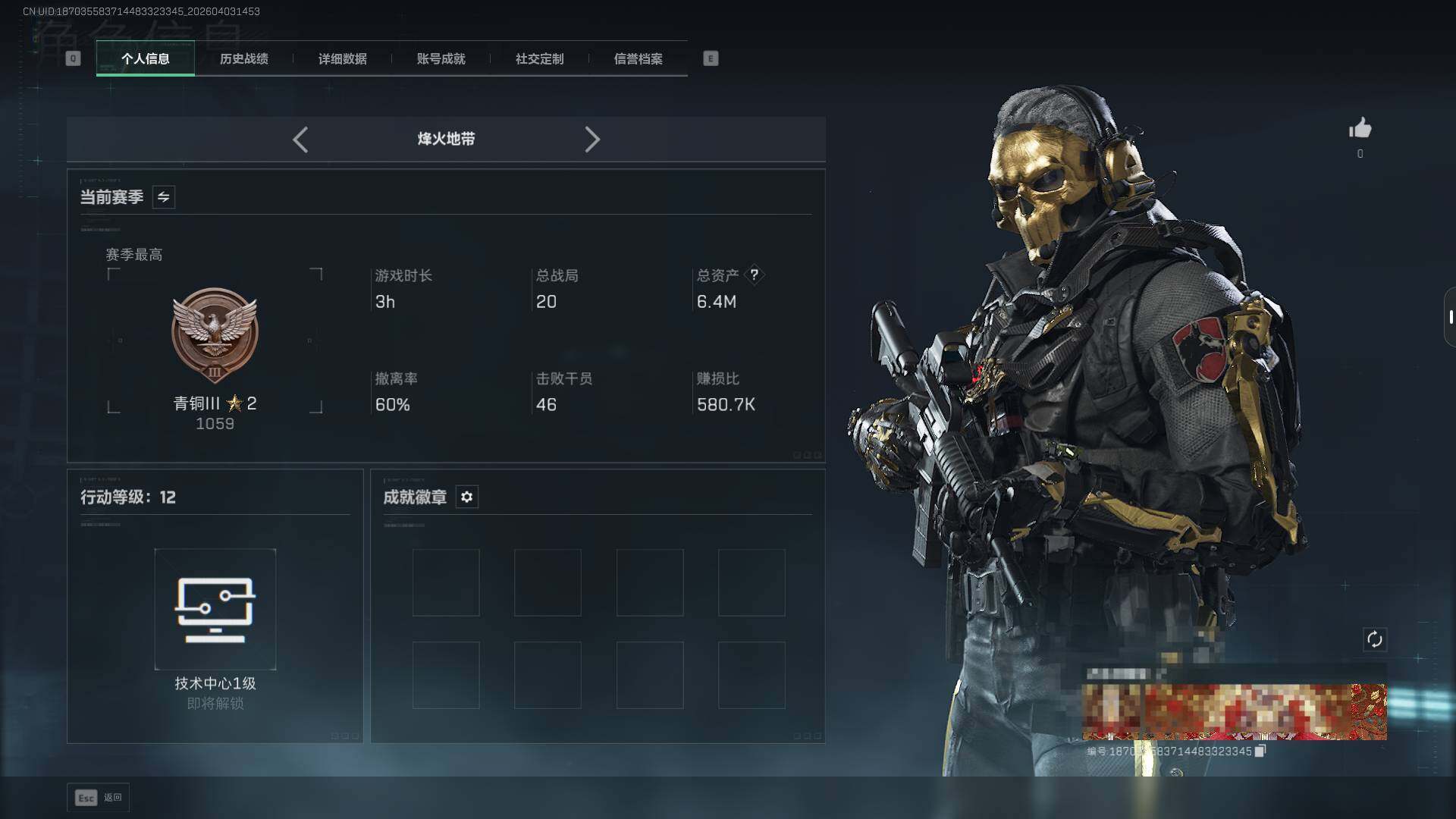The image size is (1456, 819).
Task: Select the bronze 青铜III rank emblem
Action: coord(215,335)
